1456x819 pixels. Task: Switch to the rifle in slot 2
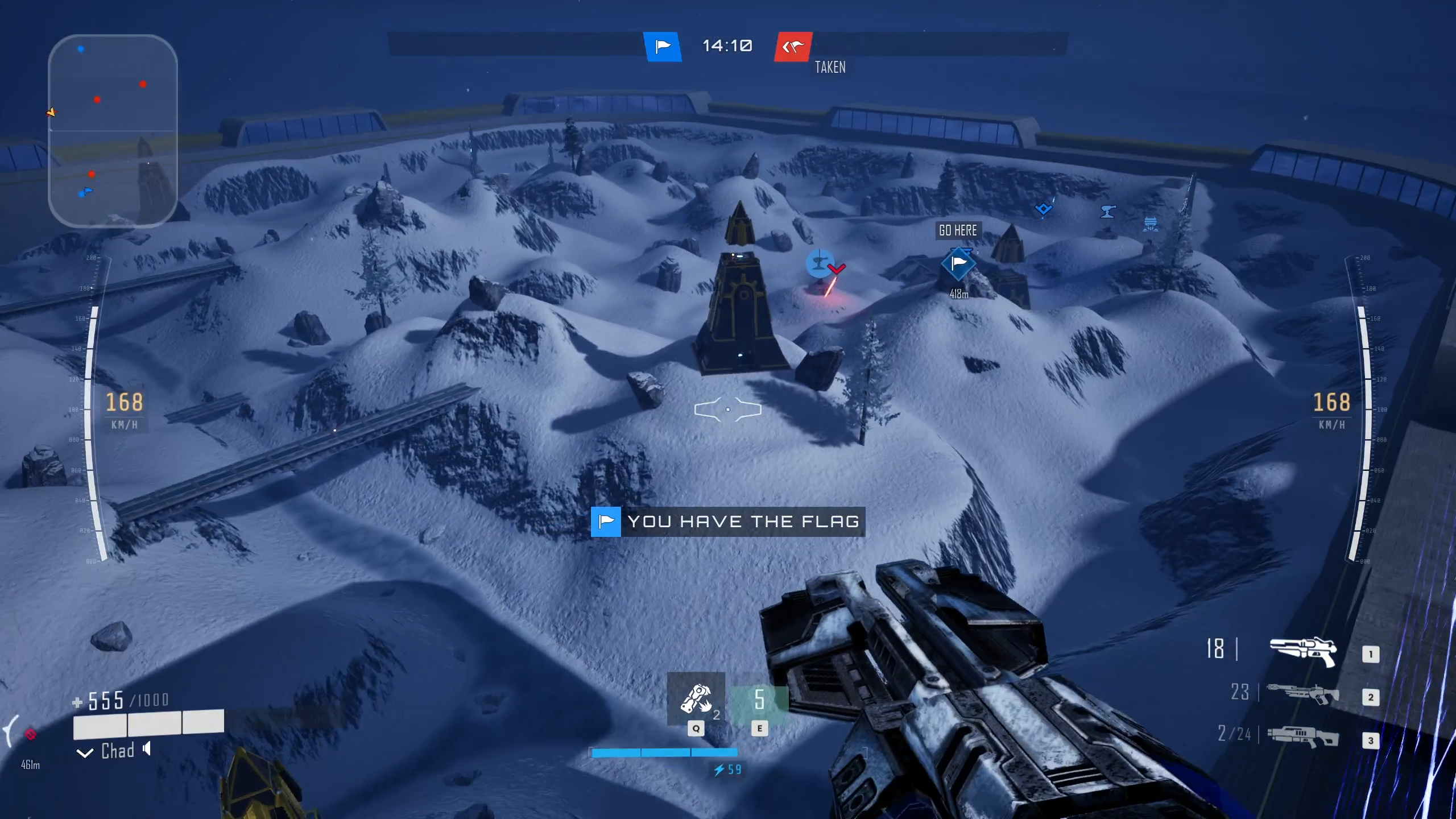(1302, 693)
